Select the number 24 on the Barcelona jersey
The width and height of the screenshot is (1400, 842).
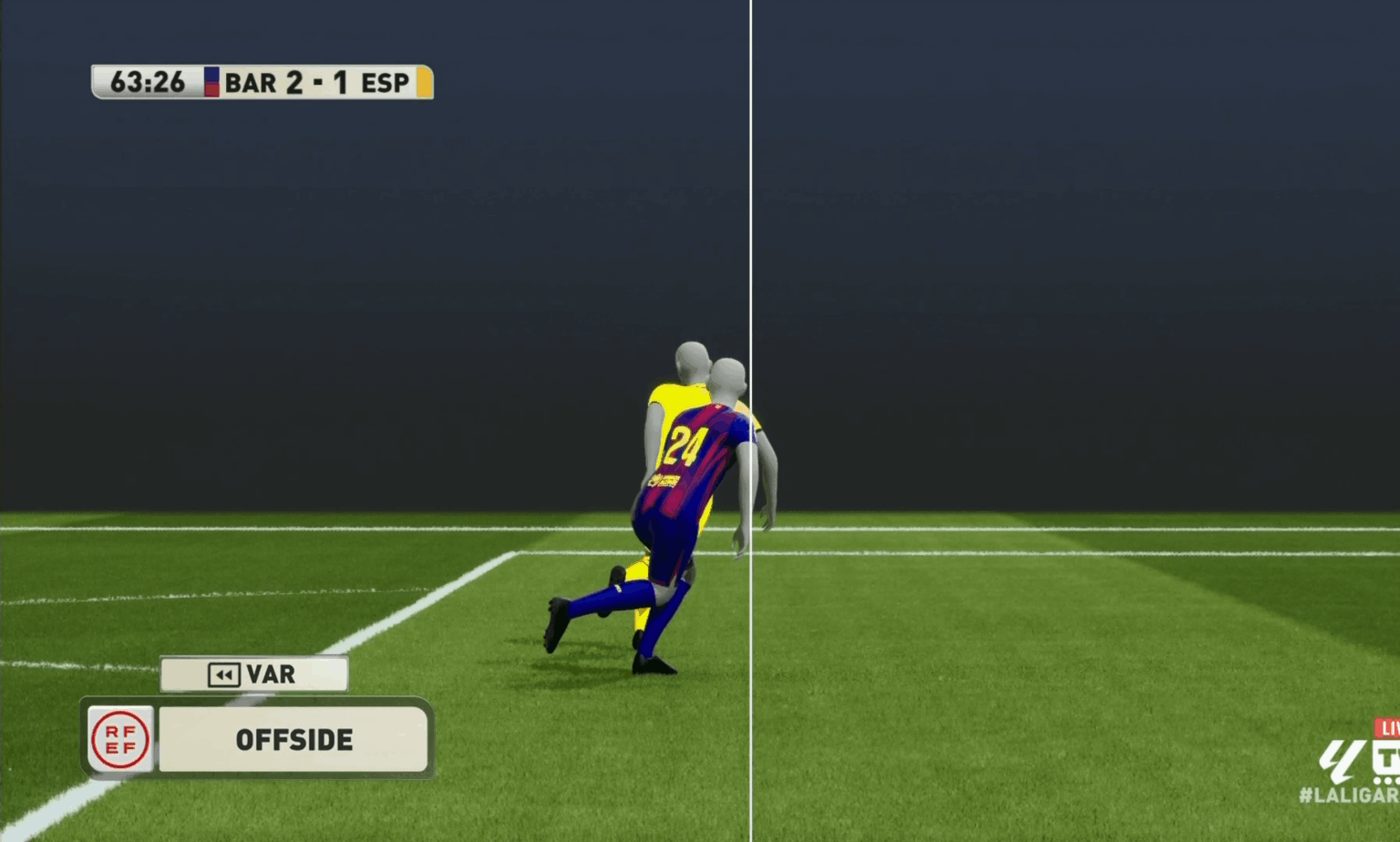(x=685, y=447)
